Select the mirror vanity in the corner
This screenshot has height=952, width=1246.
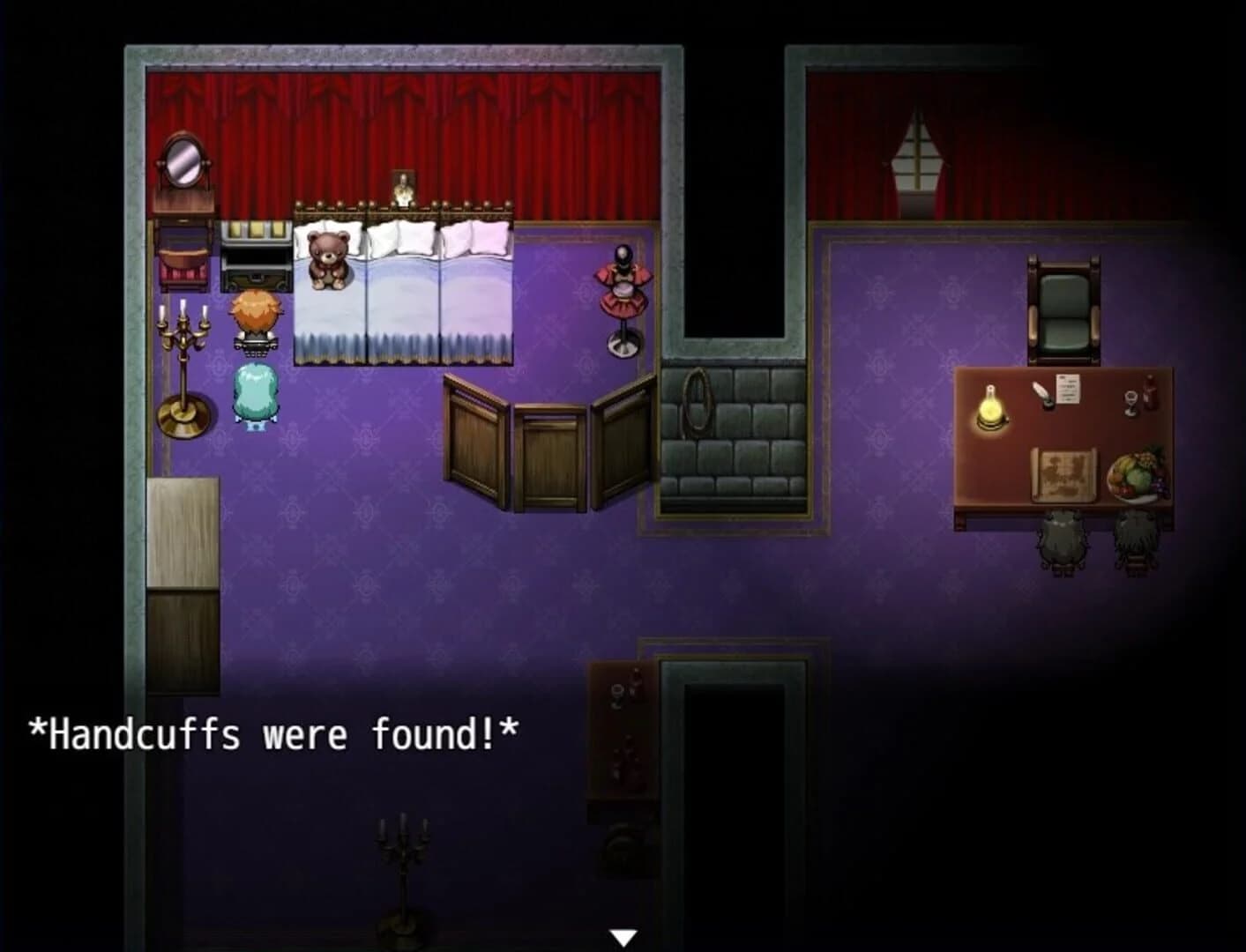coord(184,167)
